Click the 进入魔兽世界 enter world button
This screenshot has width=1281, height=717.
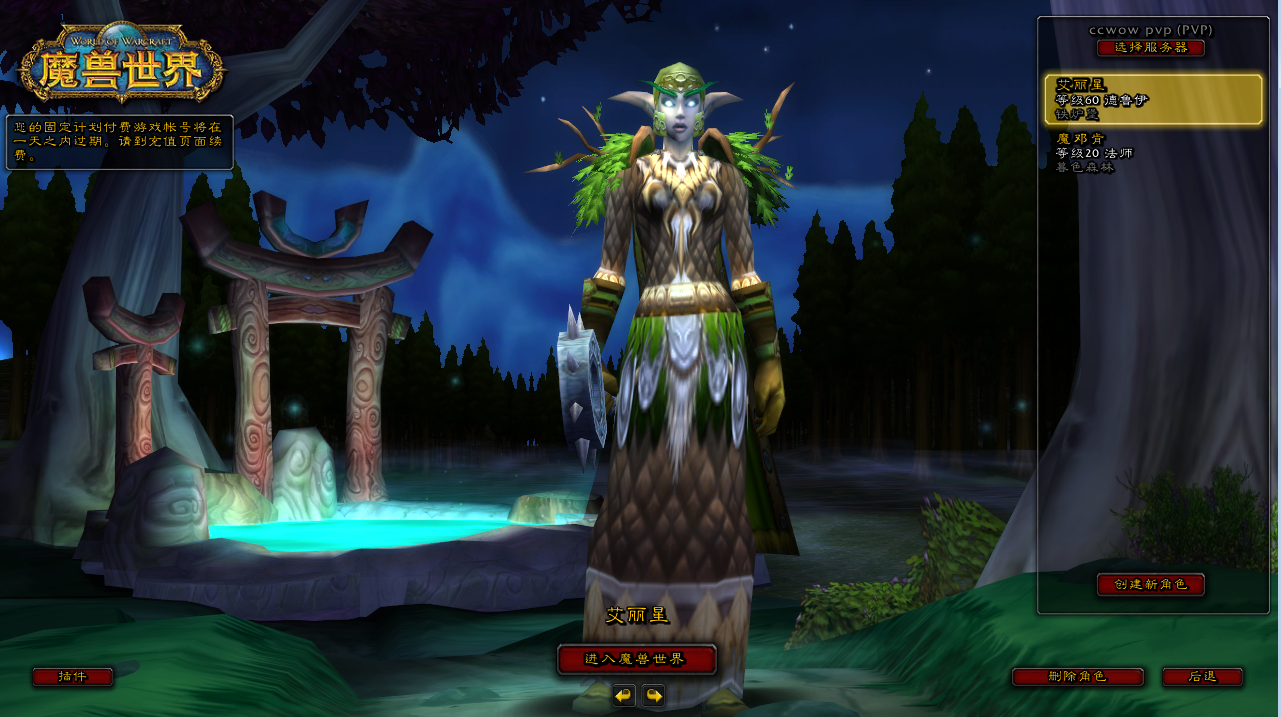coord(636,659)
